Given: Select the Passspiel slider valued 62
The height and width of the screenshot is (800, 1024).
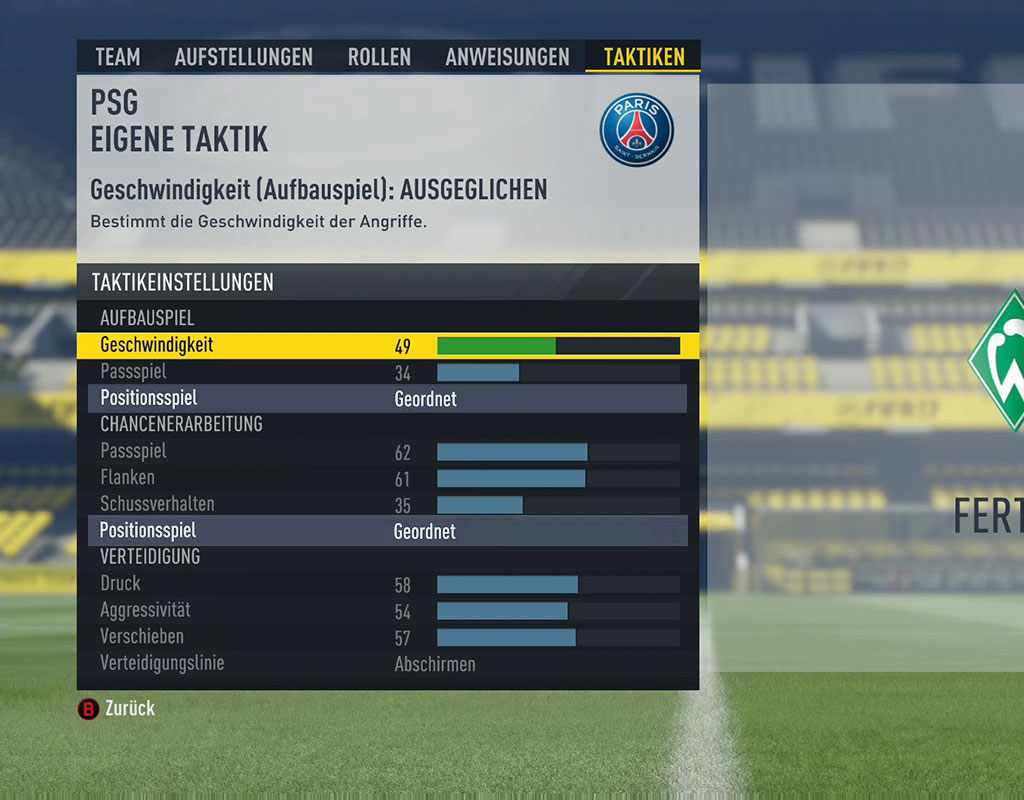Looking at the screenshot, I should click(558, 452).
